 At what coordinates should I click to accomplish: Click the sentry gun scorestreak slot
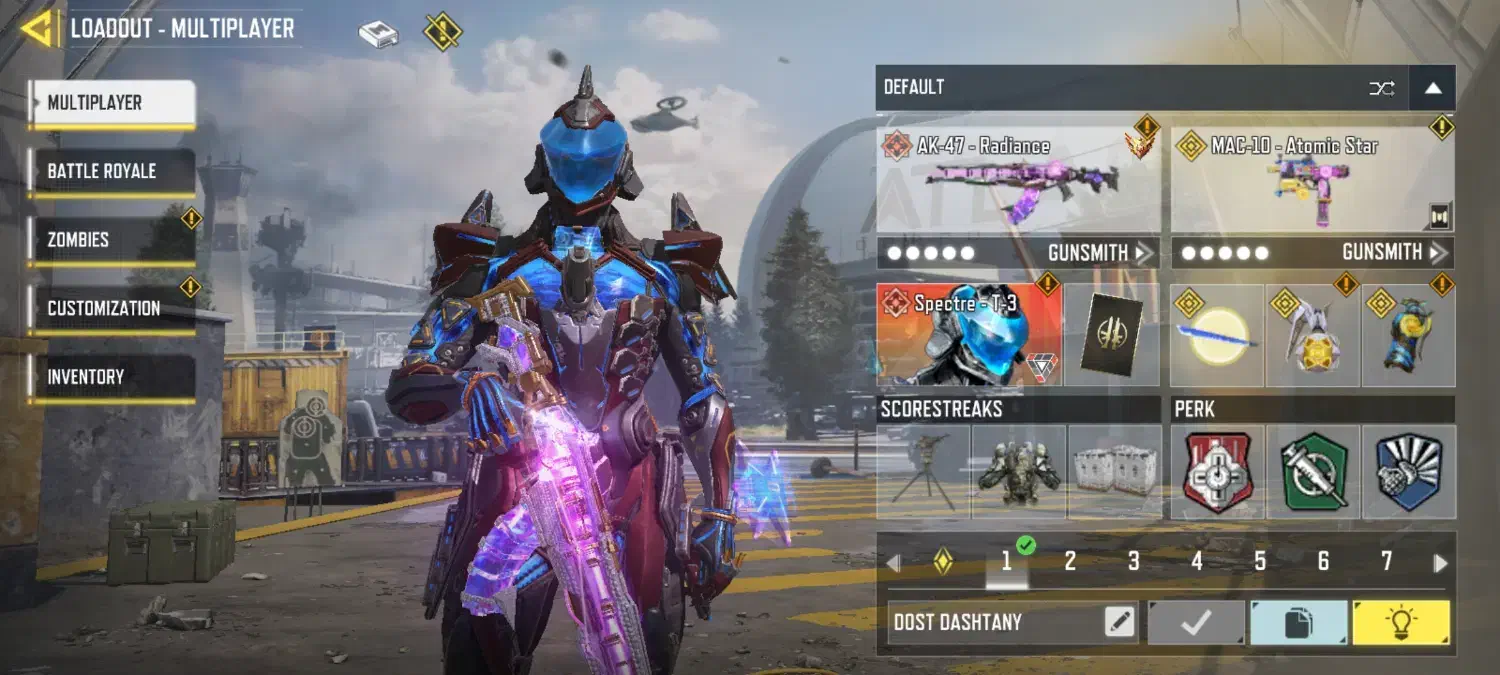[x=923, y=471]
